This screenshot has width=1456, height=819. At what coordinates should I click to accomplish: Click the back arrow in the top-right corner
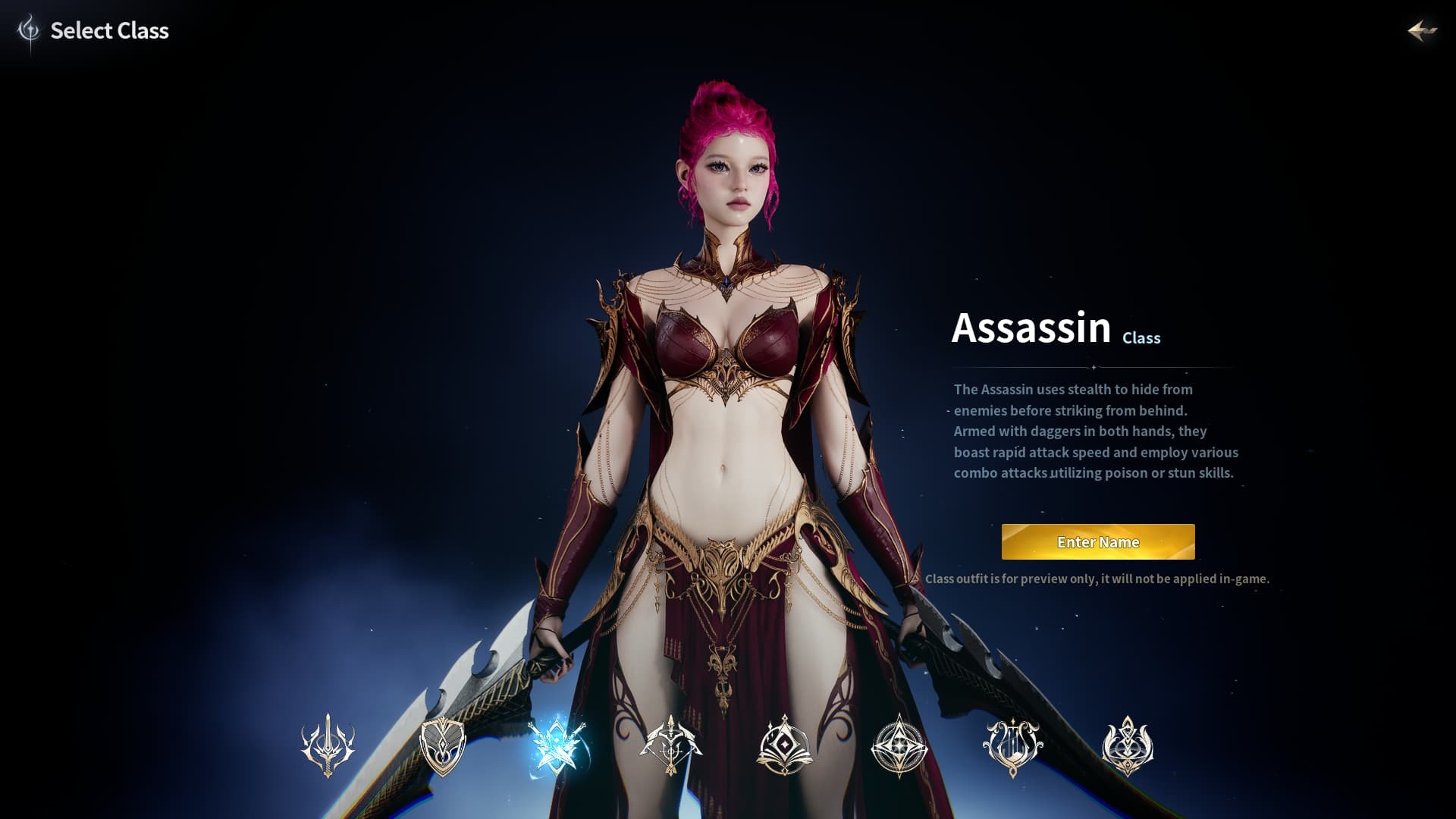1422,32
